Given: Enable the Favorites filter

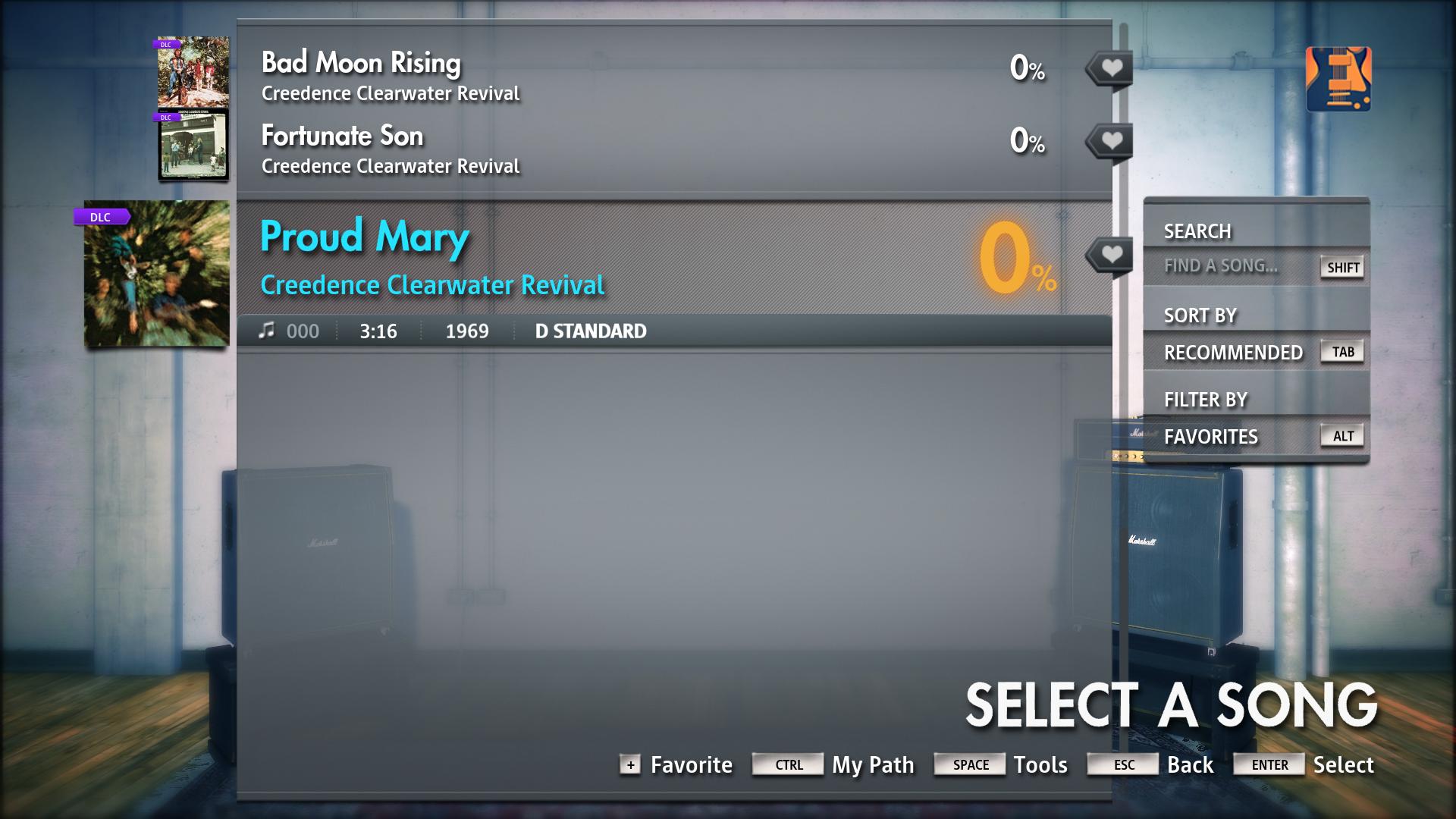Looking at the screenshot, I should (1211, 436).
